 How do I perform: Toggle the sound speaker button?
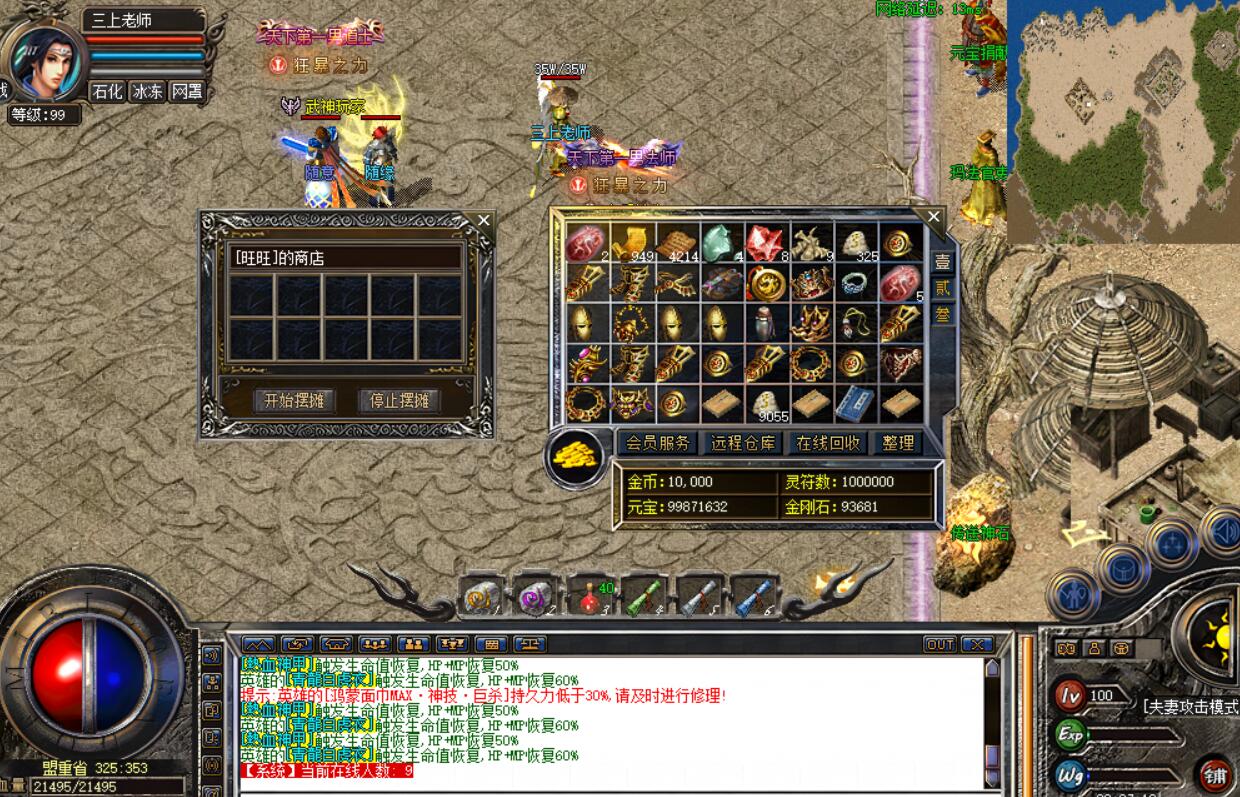(x=1224, y=531)
